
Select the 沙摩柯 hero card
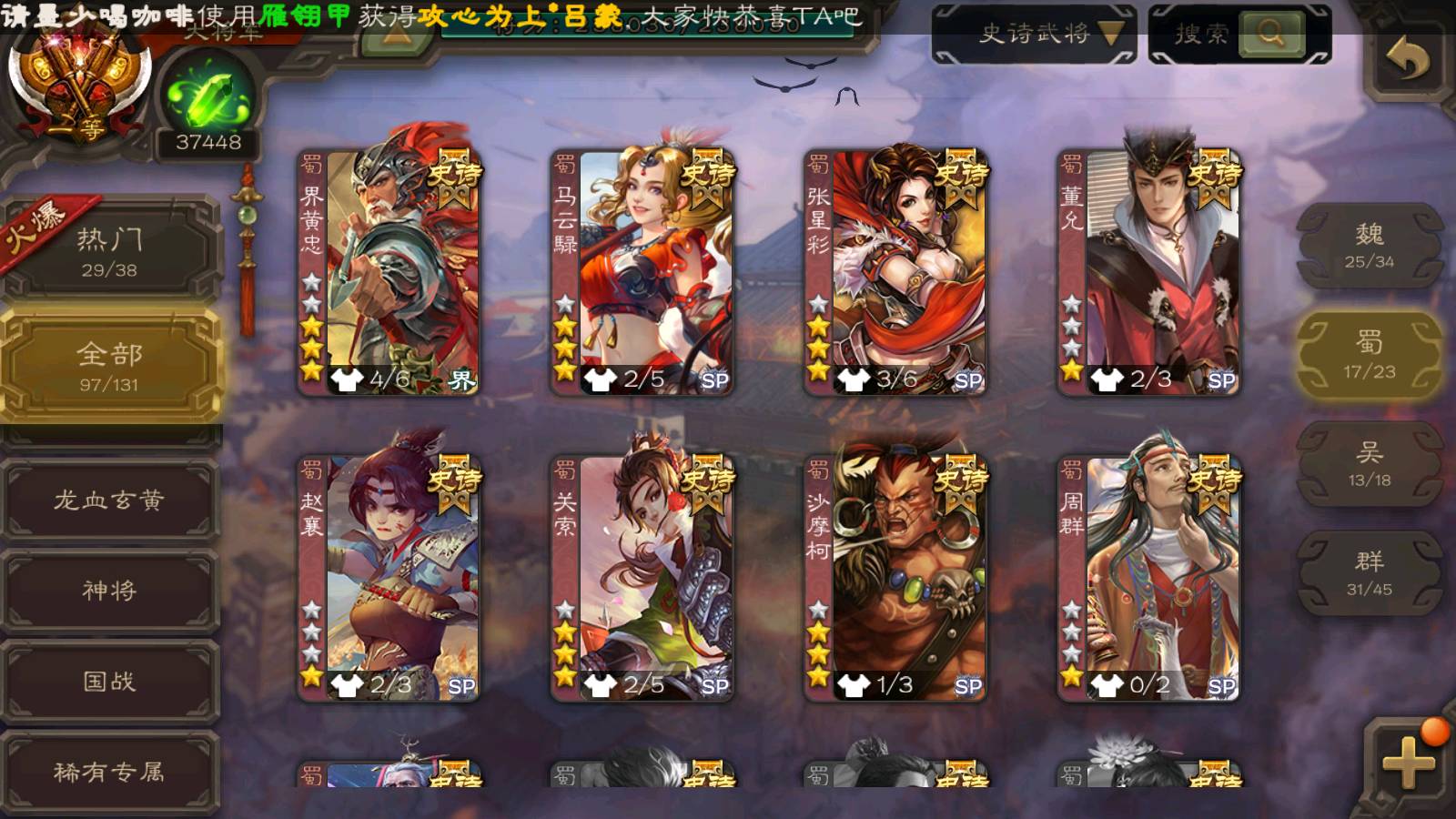[895, 579]
